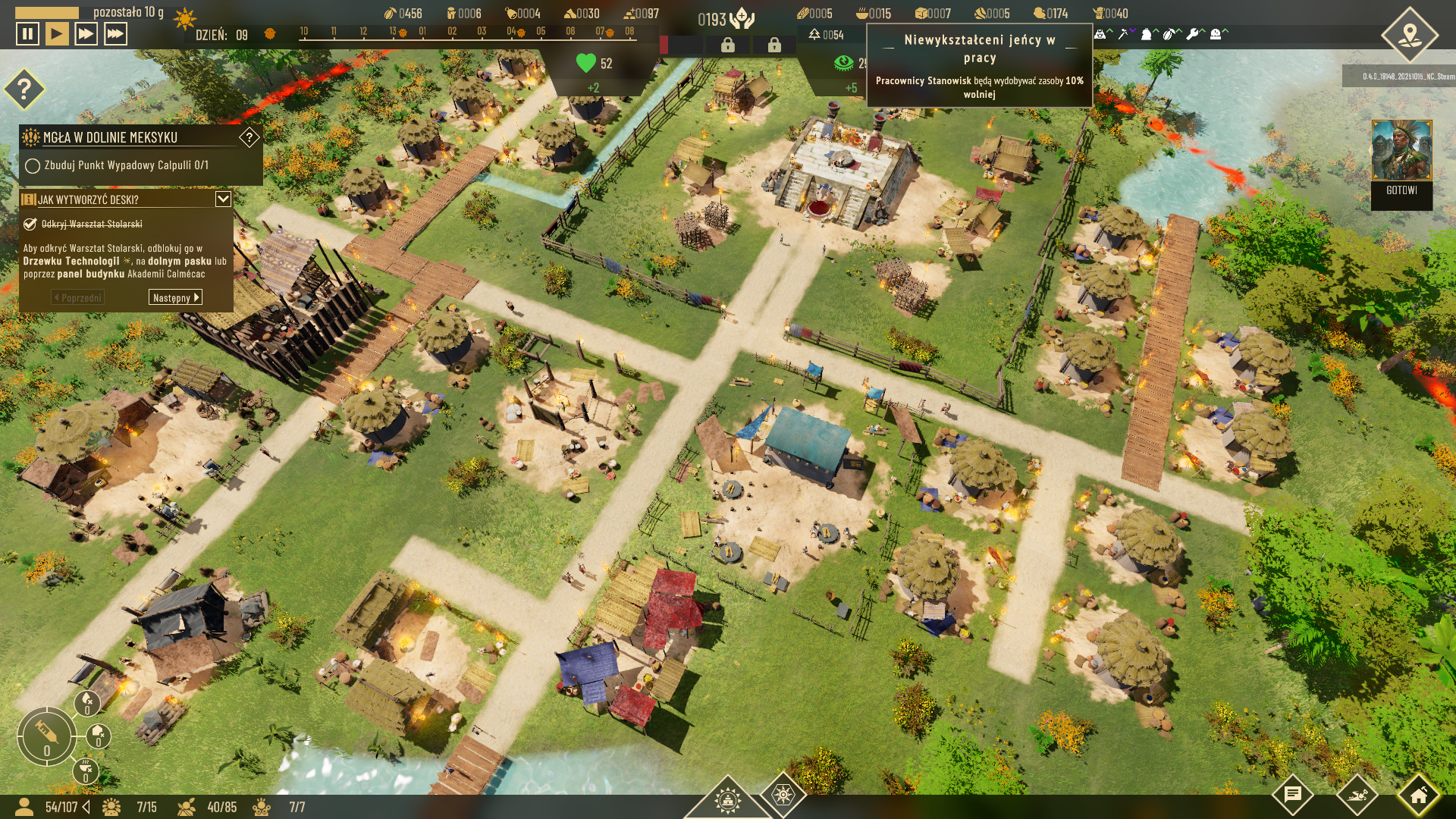
Task: Pause the game with the pause button
Action: (27, 34)
